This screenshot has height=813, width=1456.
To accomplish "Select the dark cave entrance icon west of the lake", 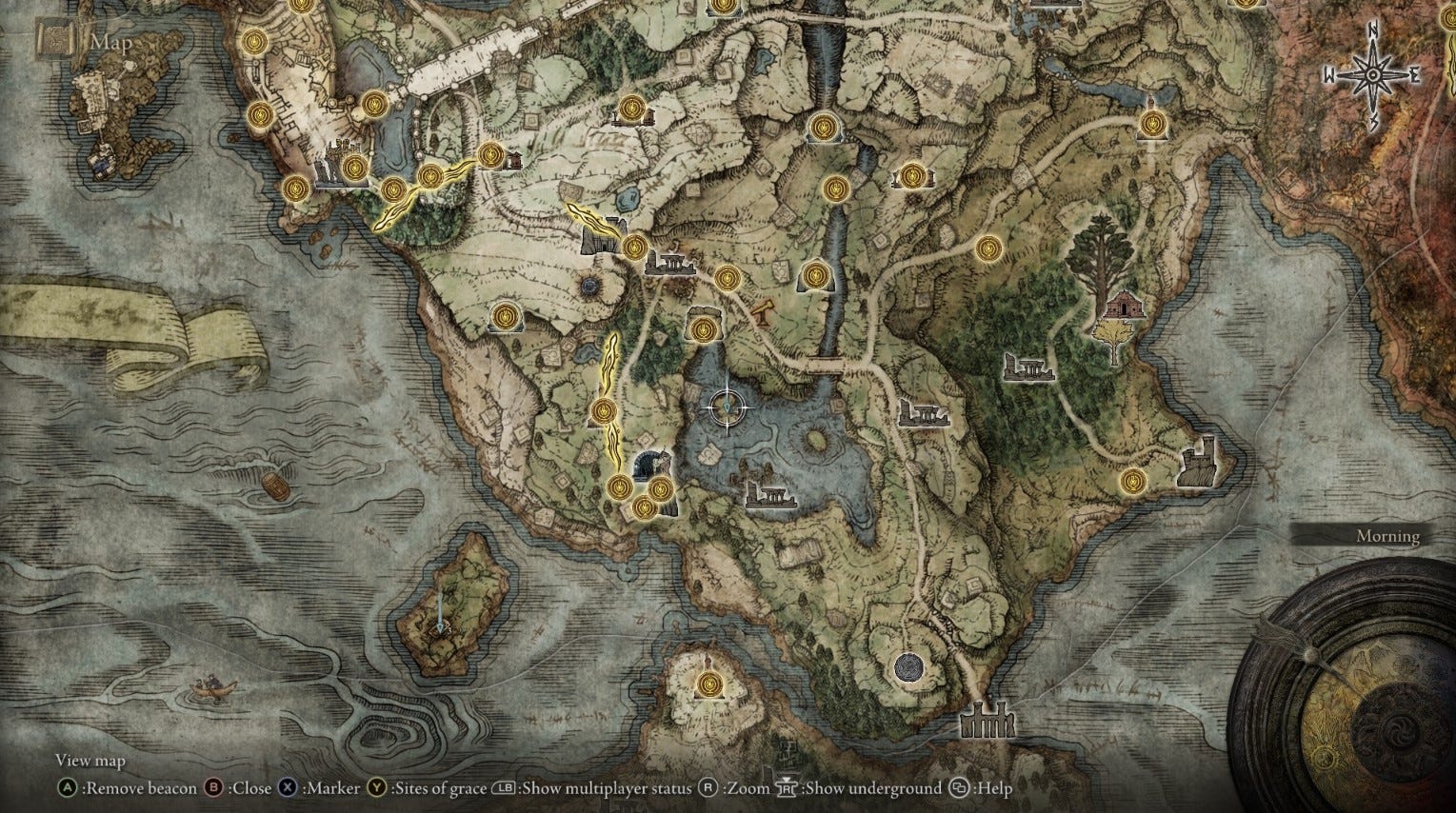I will [x=651, y=464].
